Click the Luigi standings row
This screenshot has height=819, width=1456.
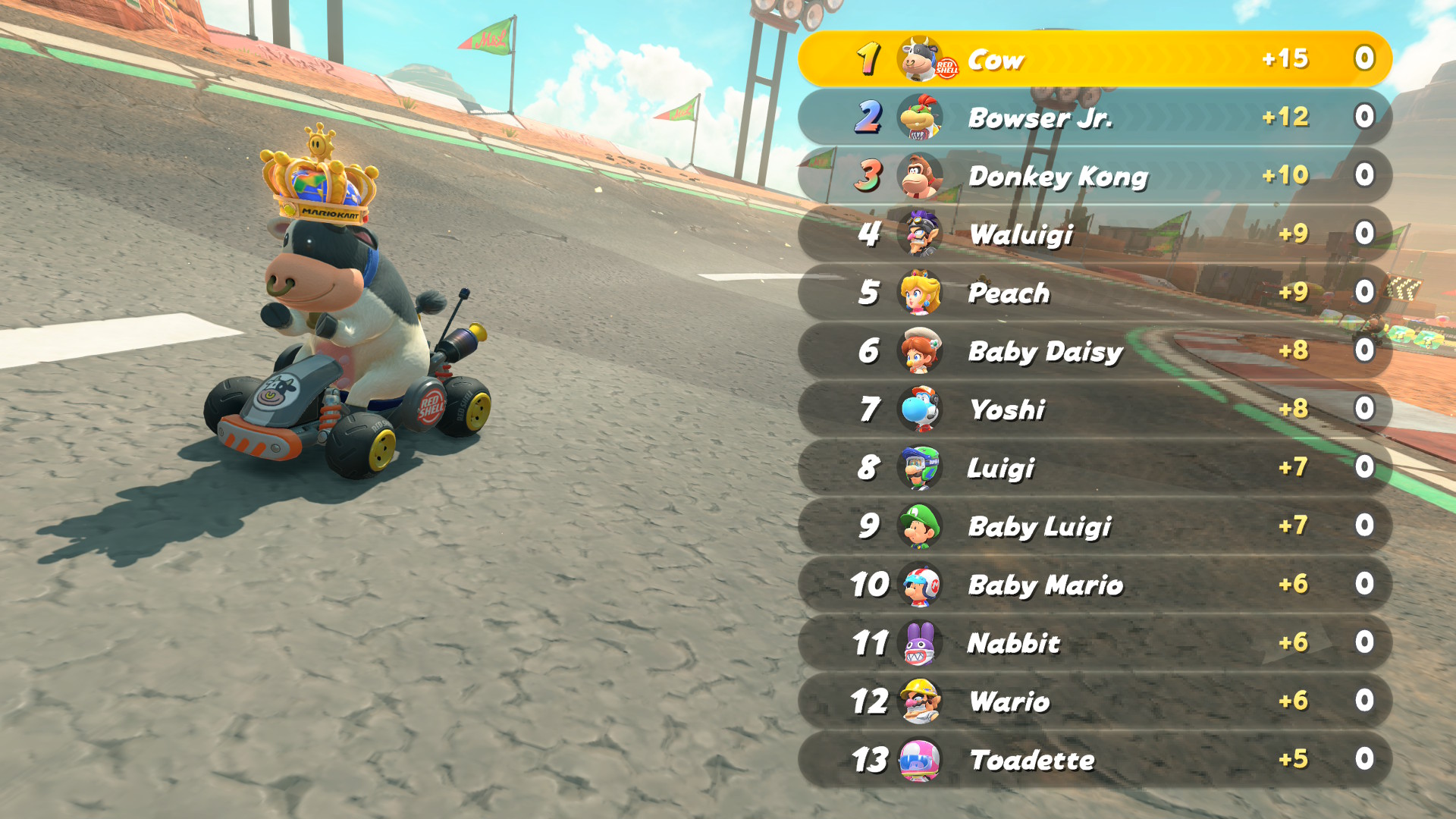(x=1094, y=468)
